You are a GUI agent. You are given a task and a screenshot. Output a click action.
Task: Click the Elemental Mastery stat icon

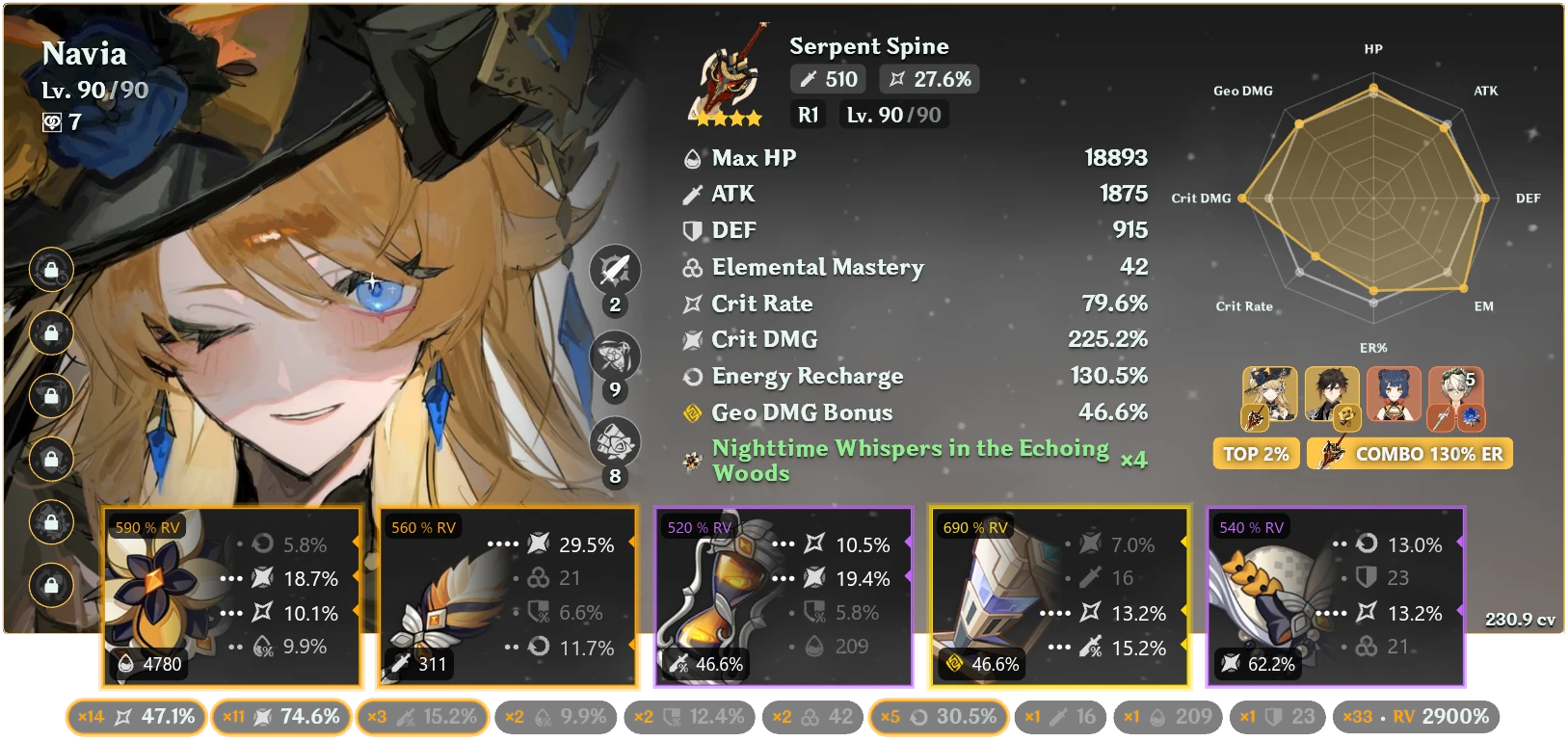click(x=690, y=267)
